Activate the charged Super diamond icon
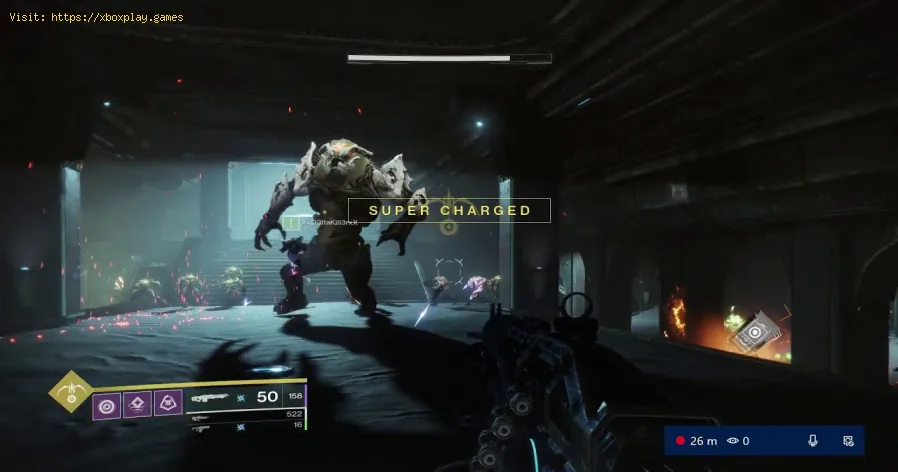The image size is (898, 472). pyautogui.click(x=70, y=391)
